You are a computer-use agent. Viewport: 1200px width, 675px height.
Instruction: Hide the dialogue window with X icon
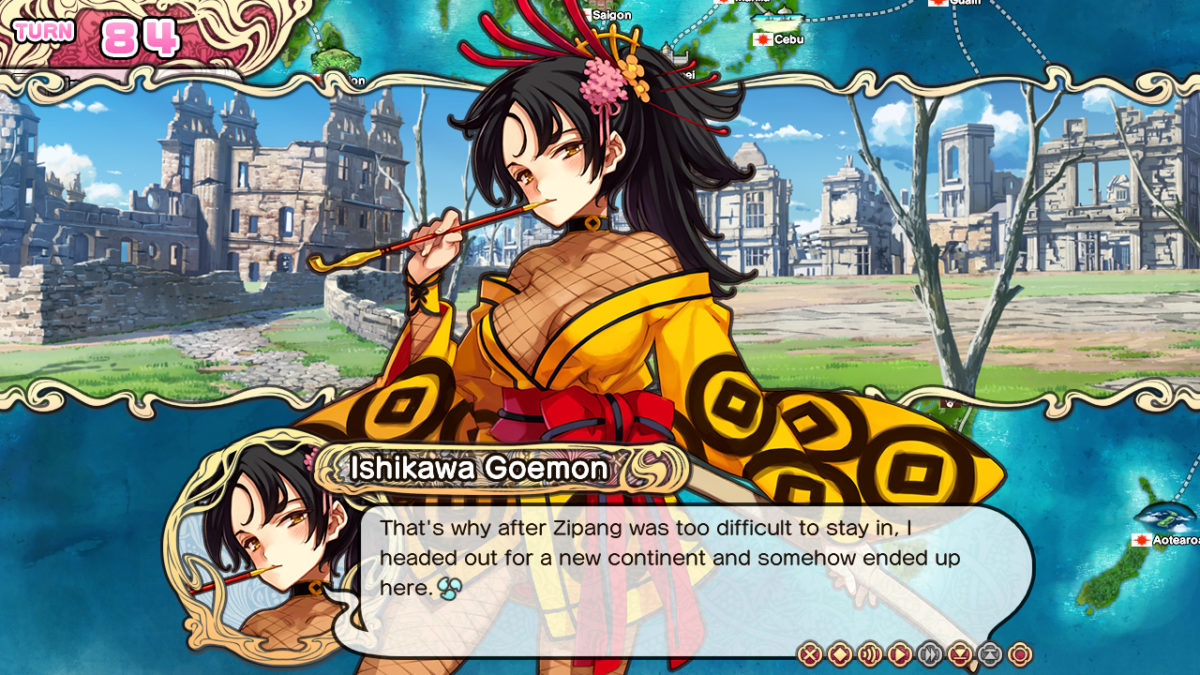click(810, 655)
